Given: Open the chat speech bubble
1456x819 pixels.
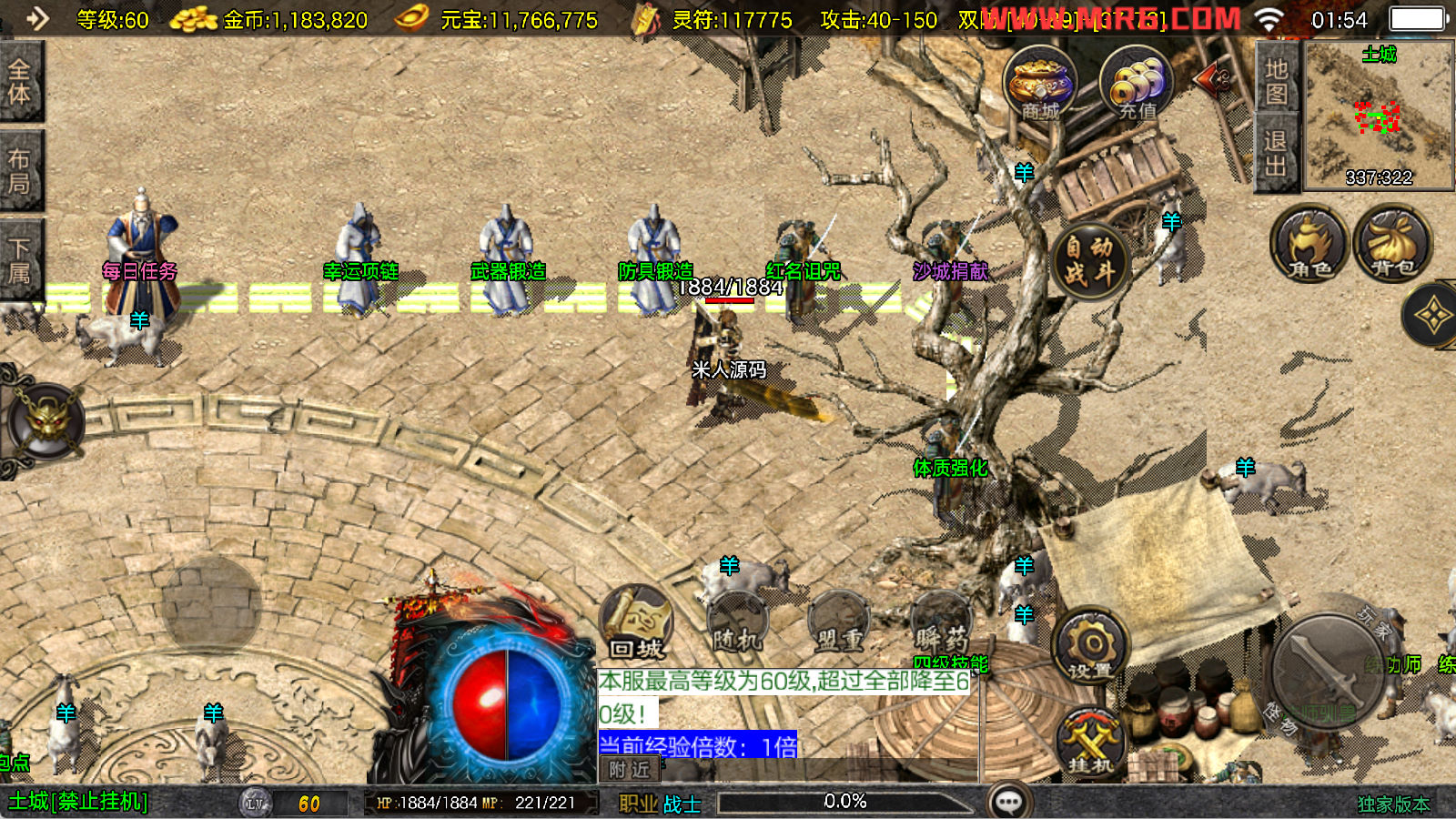Looking at the screenshot, I should [x=1008, y=802].
